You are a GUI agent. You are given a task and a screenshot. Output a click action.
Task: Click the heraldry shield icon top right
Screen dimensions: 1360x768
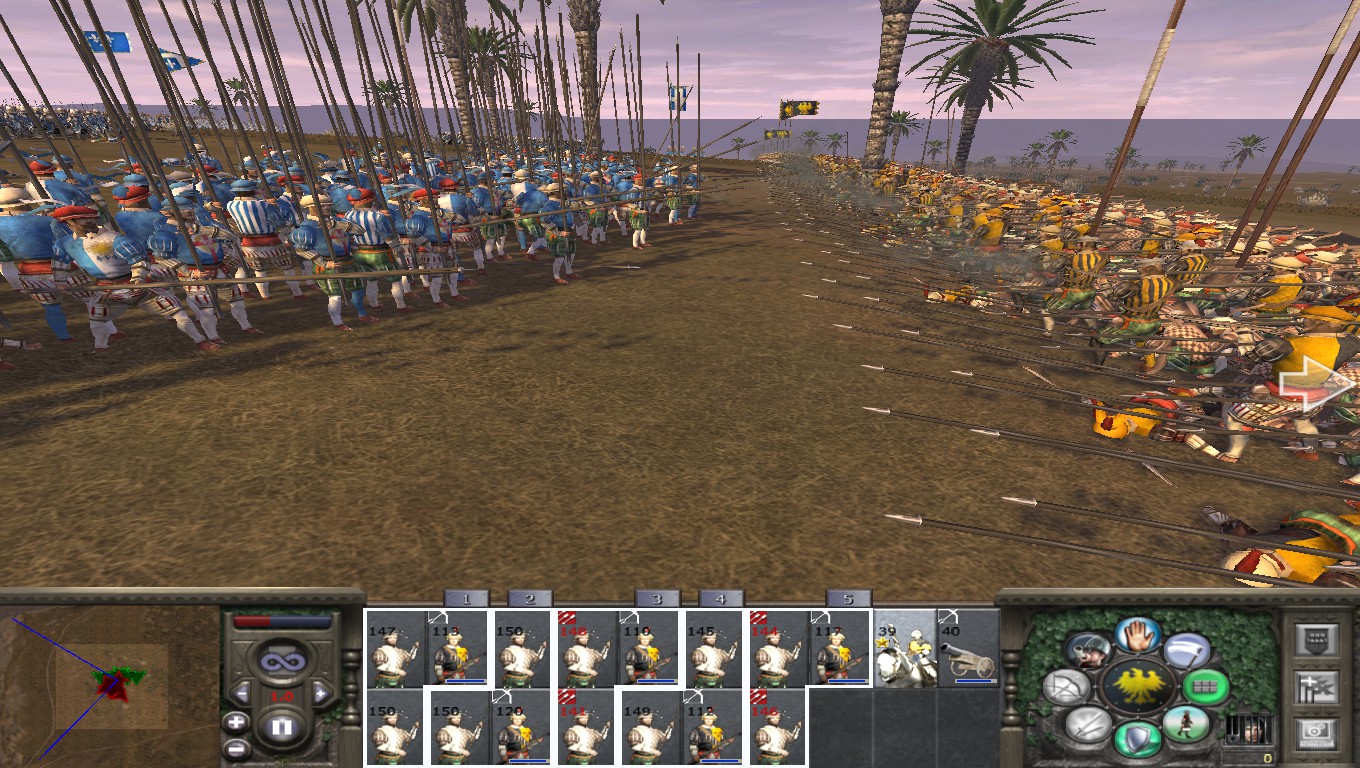pyautogui.click(x=1315, y=639)
